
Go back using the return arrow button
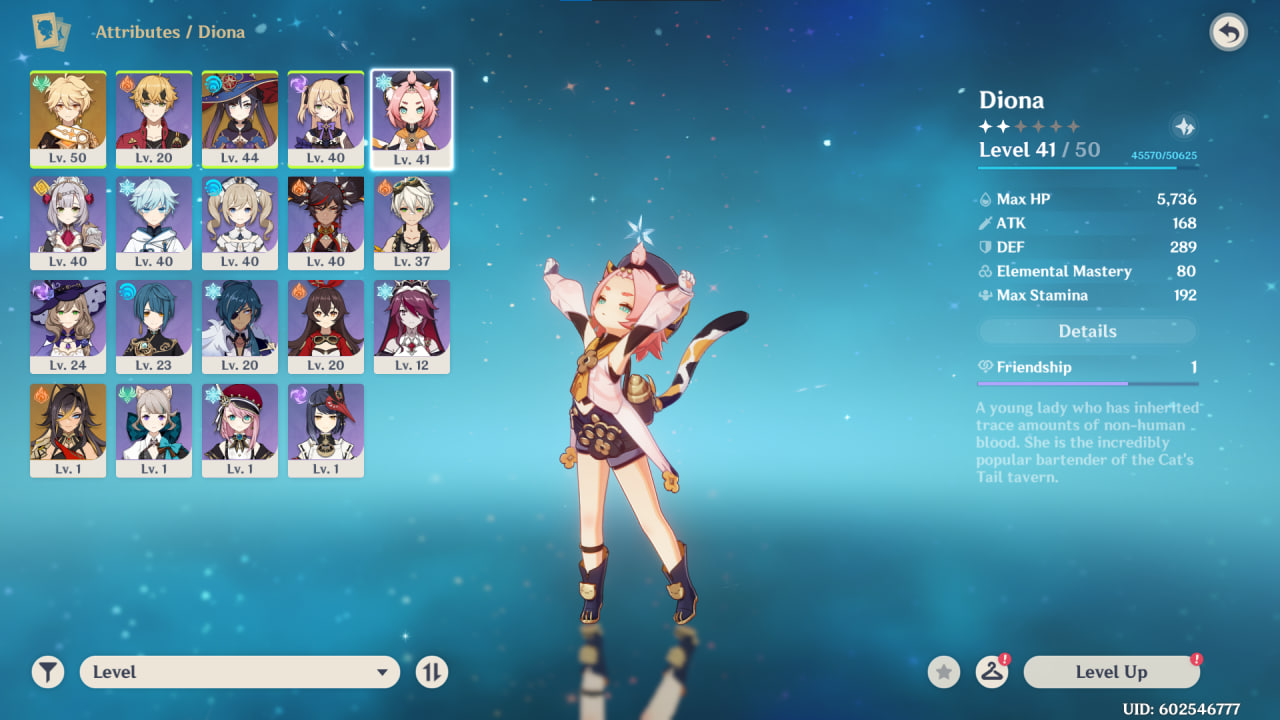pos(1228,33)
